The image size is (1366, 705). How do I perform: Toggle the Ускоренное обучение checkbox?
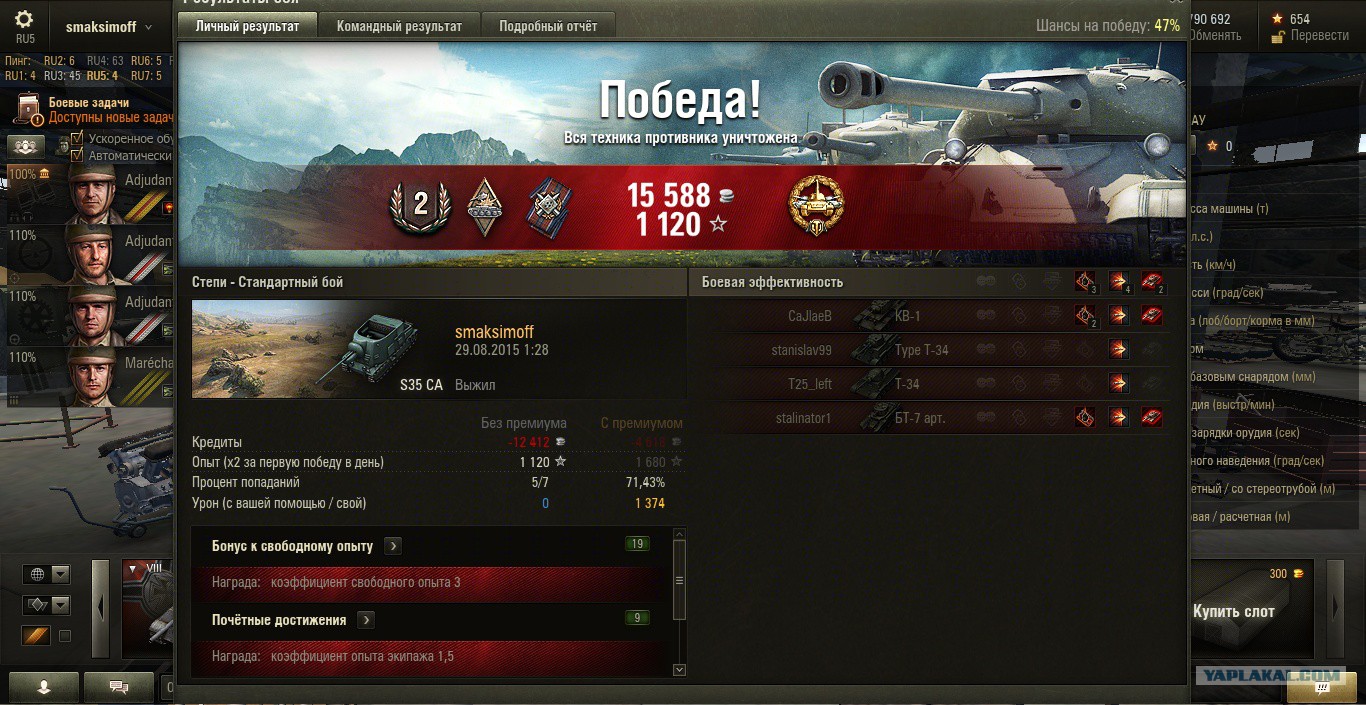(77, 139)
